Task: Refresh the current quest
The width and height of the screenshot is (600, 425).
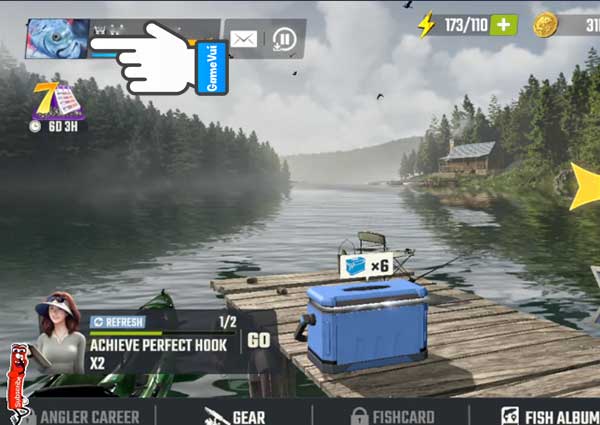Action: coord(118,322)
